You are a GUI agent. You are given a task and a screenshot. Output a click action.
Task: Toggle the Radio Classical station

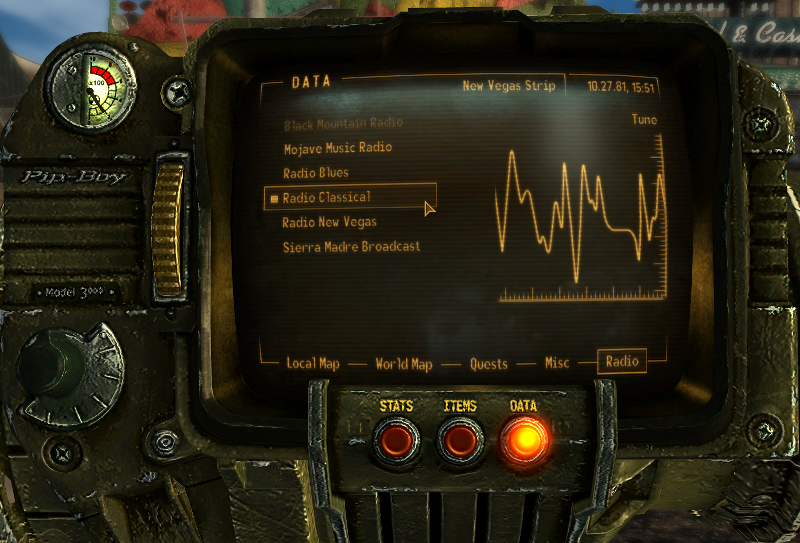point(326,197)
